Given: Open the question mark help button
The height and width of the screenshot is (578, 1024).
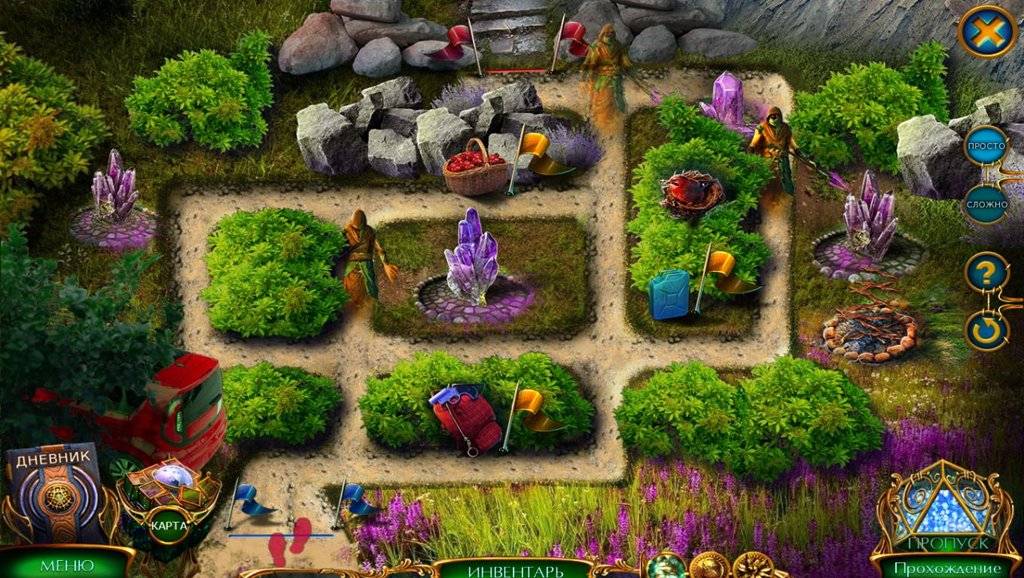Looking at the screenshot, I should [x=986, y=272].
